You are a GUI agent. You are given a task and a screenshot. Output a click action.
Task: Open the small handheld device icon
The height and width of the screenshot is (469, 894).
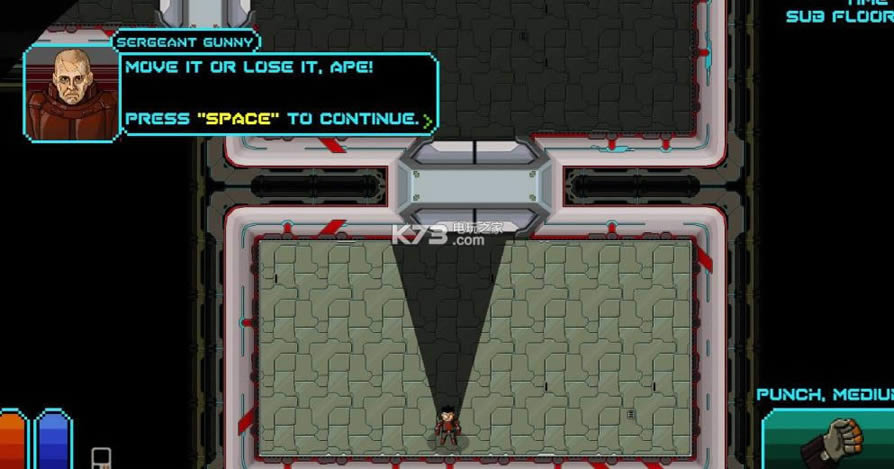click(101, 457)
